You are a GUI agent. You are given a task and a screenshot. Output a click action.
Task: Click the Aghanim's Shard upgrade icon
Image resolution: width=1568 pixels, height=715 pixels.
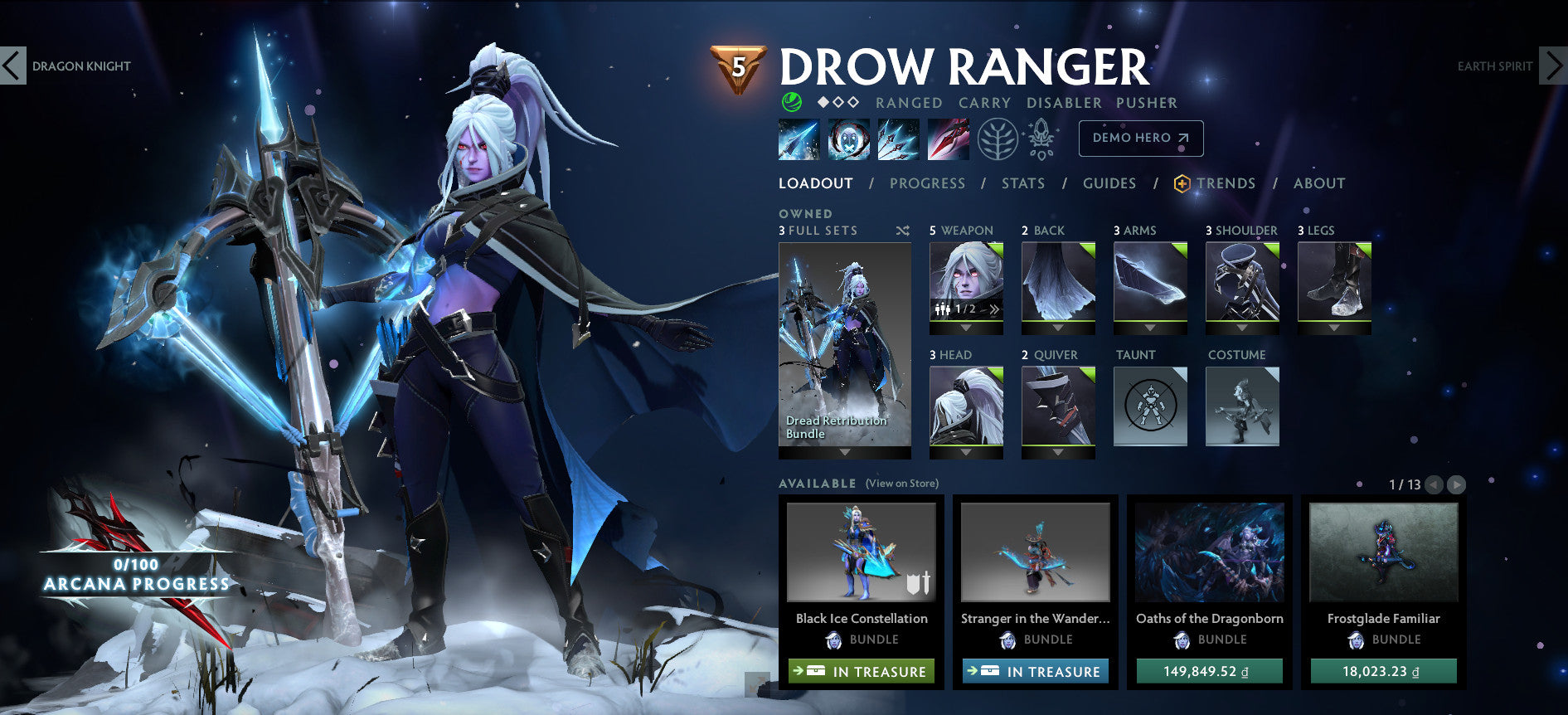pyautogui.click(x=1041, y=137)
